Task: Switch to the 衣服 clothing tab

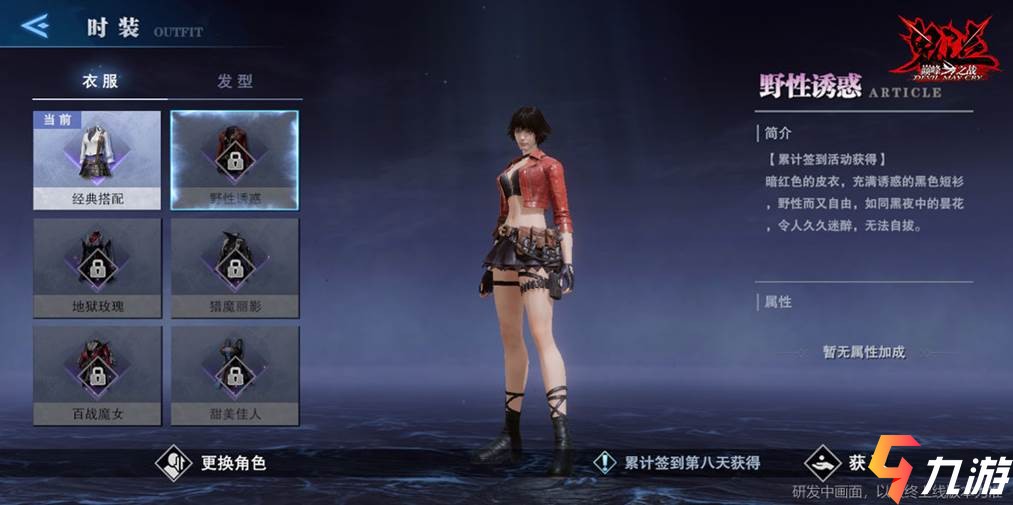Action: [x=98, y=81]
